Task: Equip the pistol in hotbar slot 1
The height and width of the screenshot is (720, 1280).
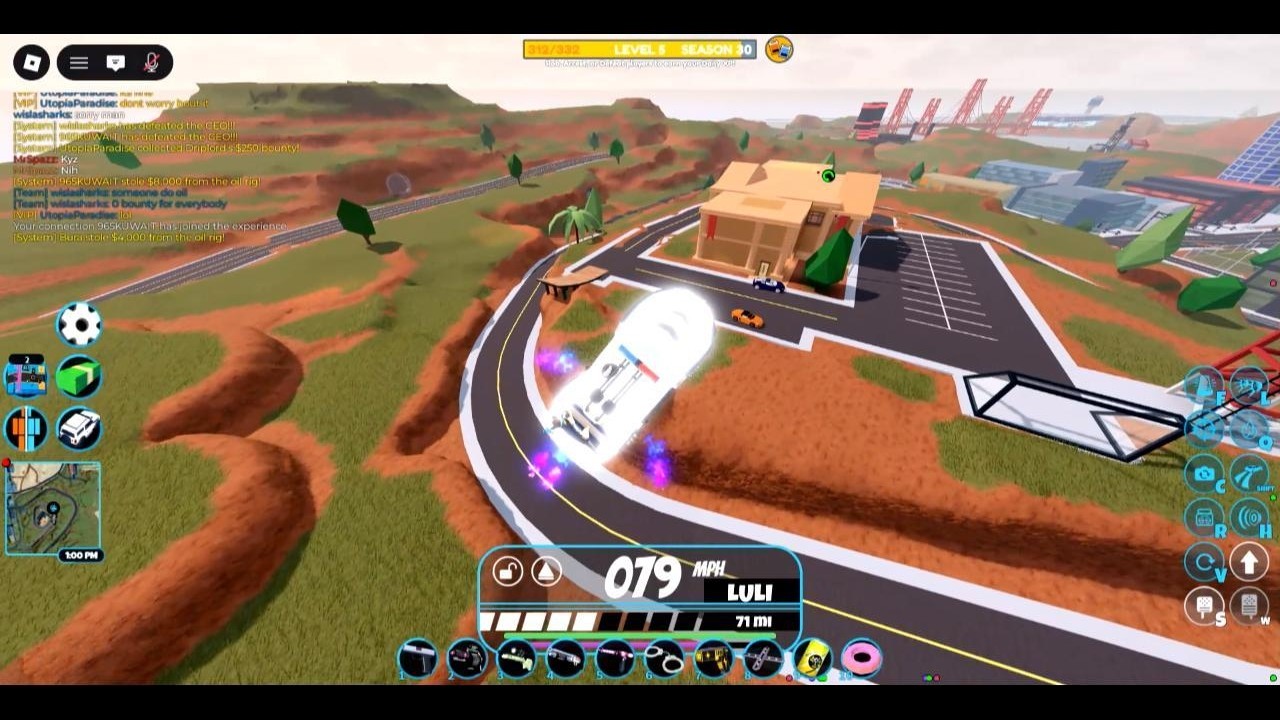Action: click(417, 658)
